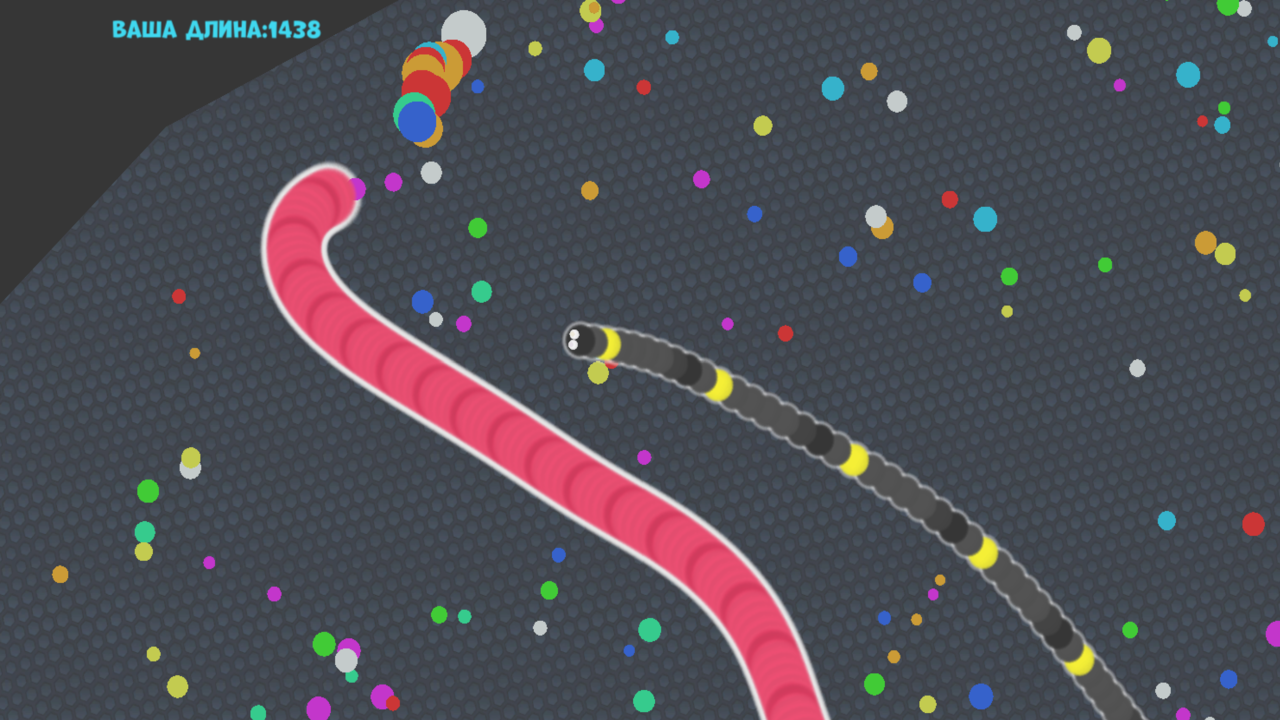Click the purple pellet near the gray snake's head
Image resolution: width=1280 pixels, height=720 pixels.
(x=728, y=323)
